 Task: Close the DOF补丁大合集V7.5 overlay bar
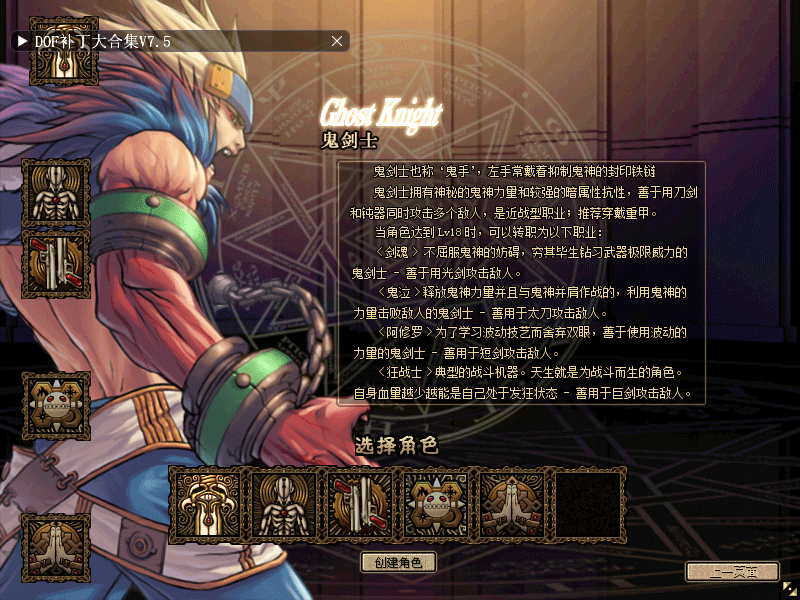(338, 41)
